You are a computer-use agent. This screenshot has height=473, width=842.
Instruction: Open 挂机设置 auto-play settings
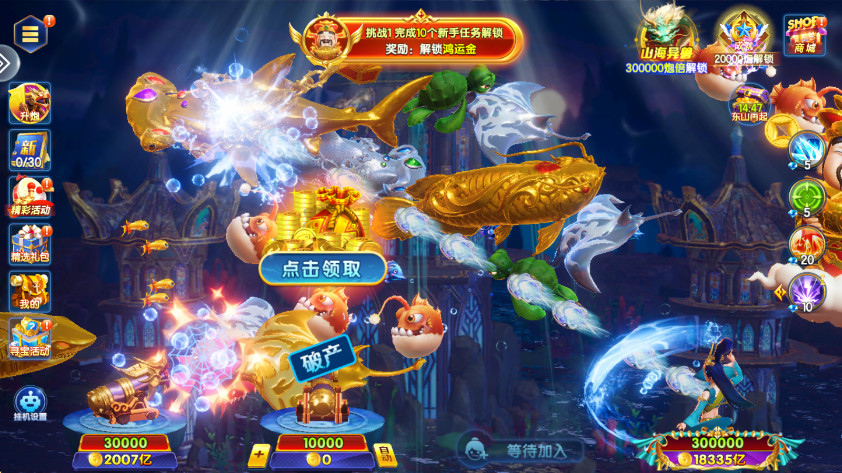[30, 402]
